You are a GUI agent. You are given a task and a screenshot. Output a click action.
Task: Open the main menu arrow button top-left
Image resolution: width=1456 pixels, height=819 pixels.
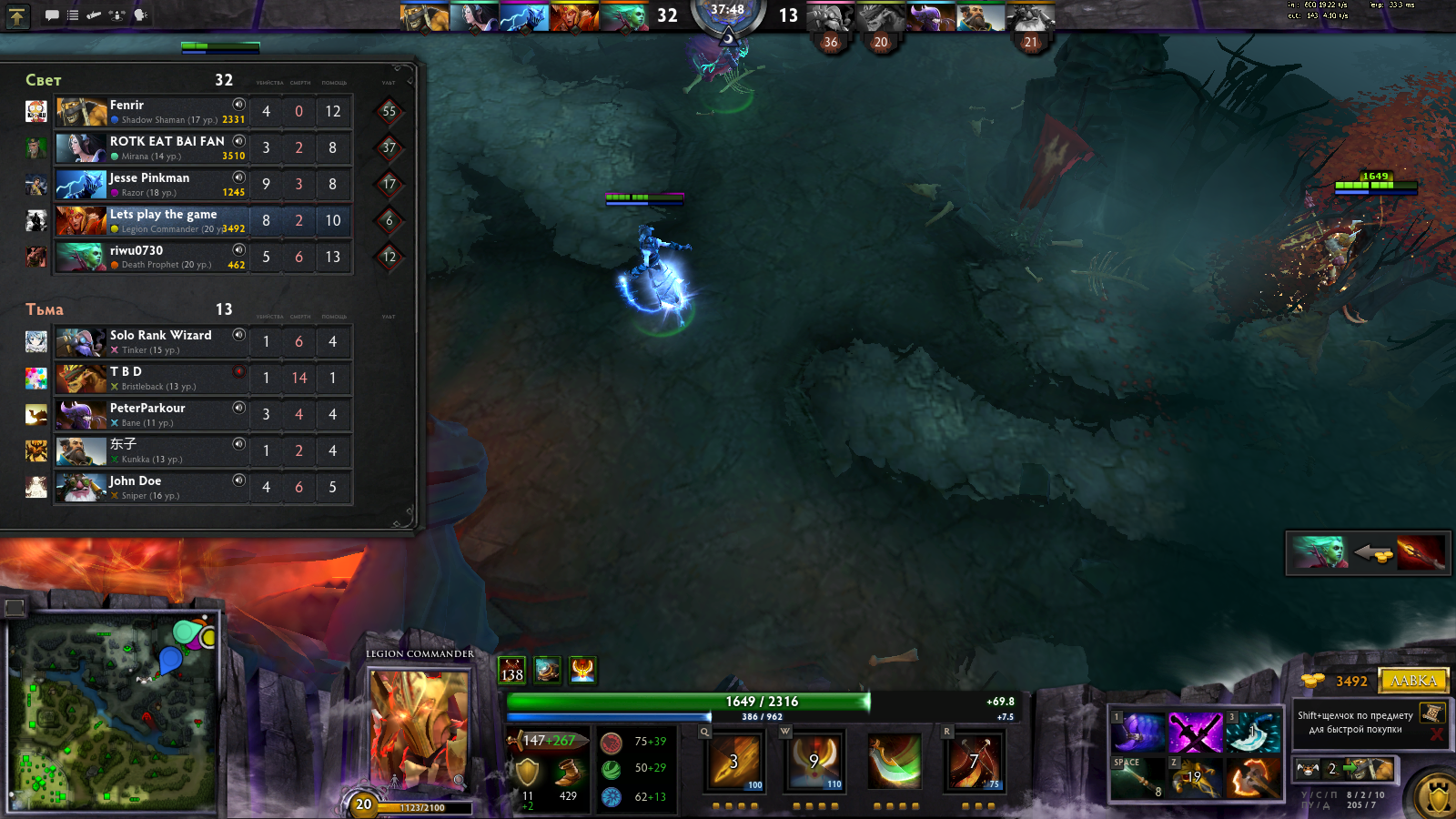17,15
